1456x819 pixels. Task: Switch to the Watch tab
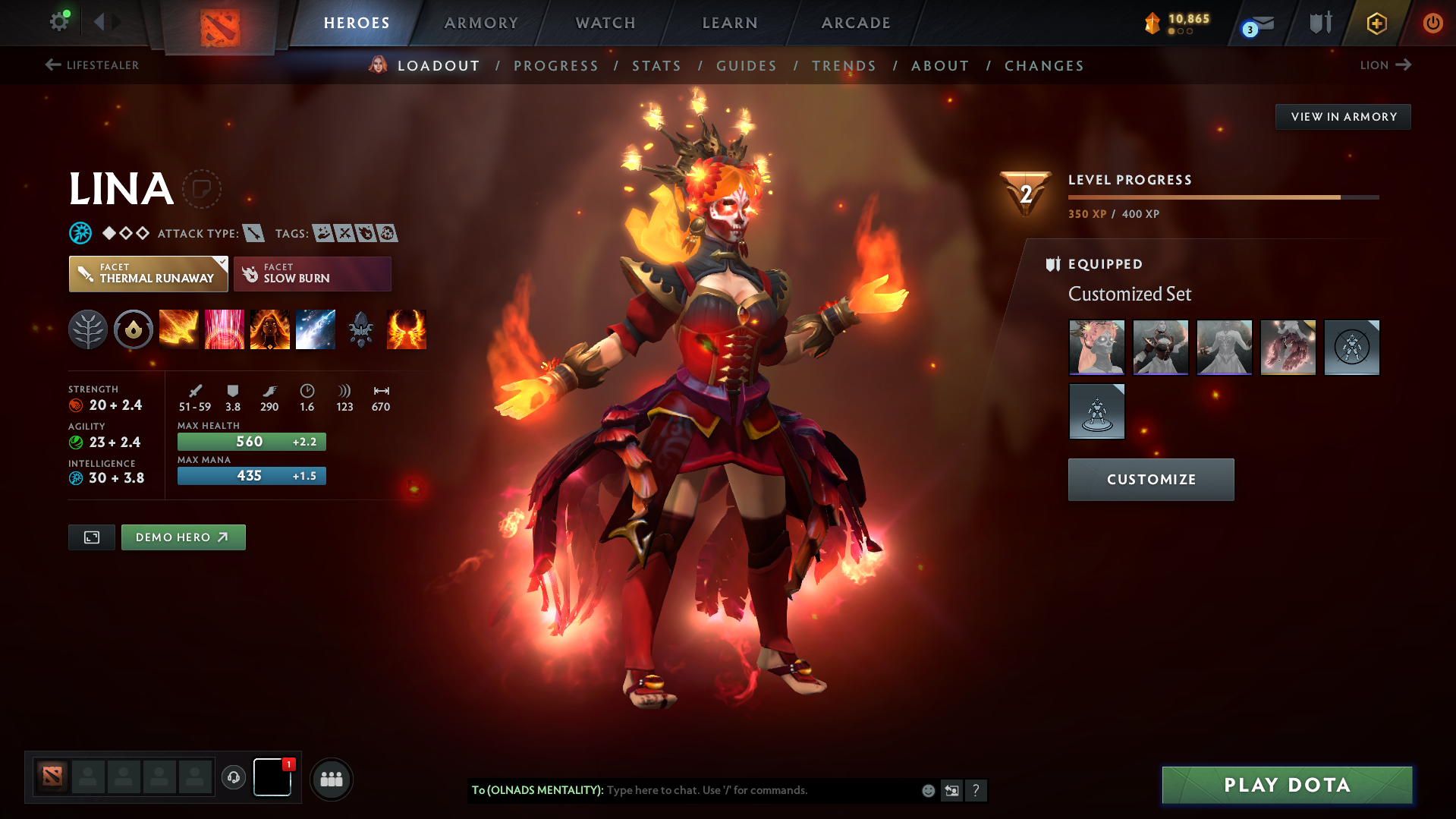605,23
